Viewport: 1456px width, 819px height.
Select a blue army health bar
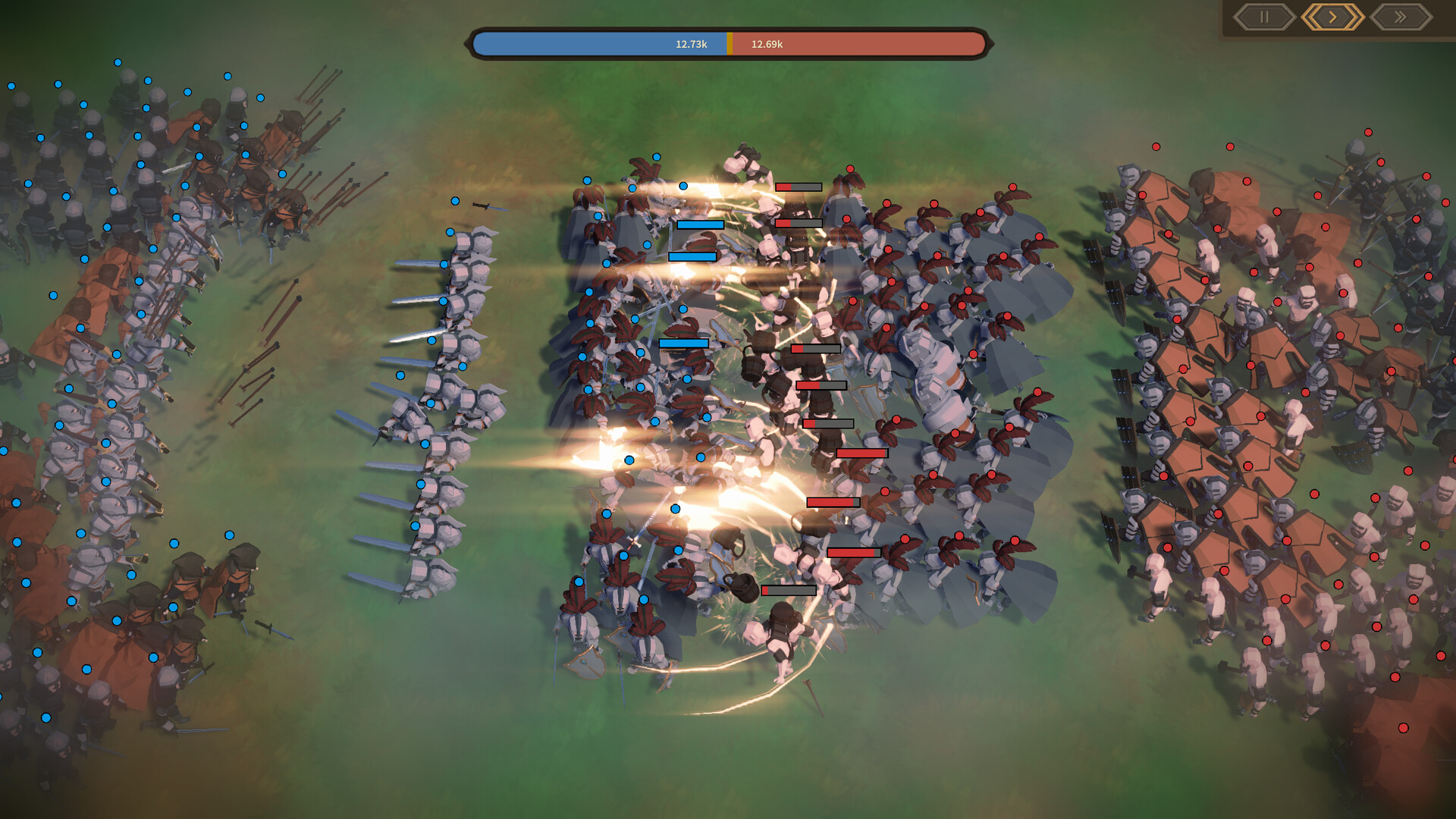tap(701, 224)
